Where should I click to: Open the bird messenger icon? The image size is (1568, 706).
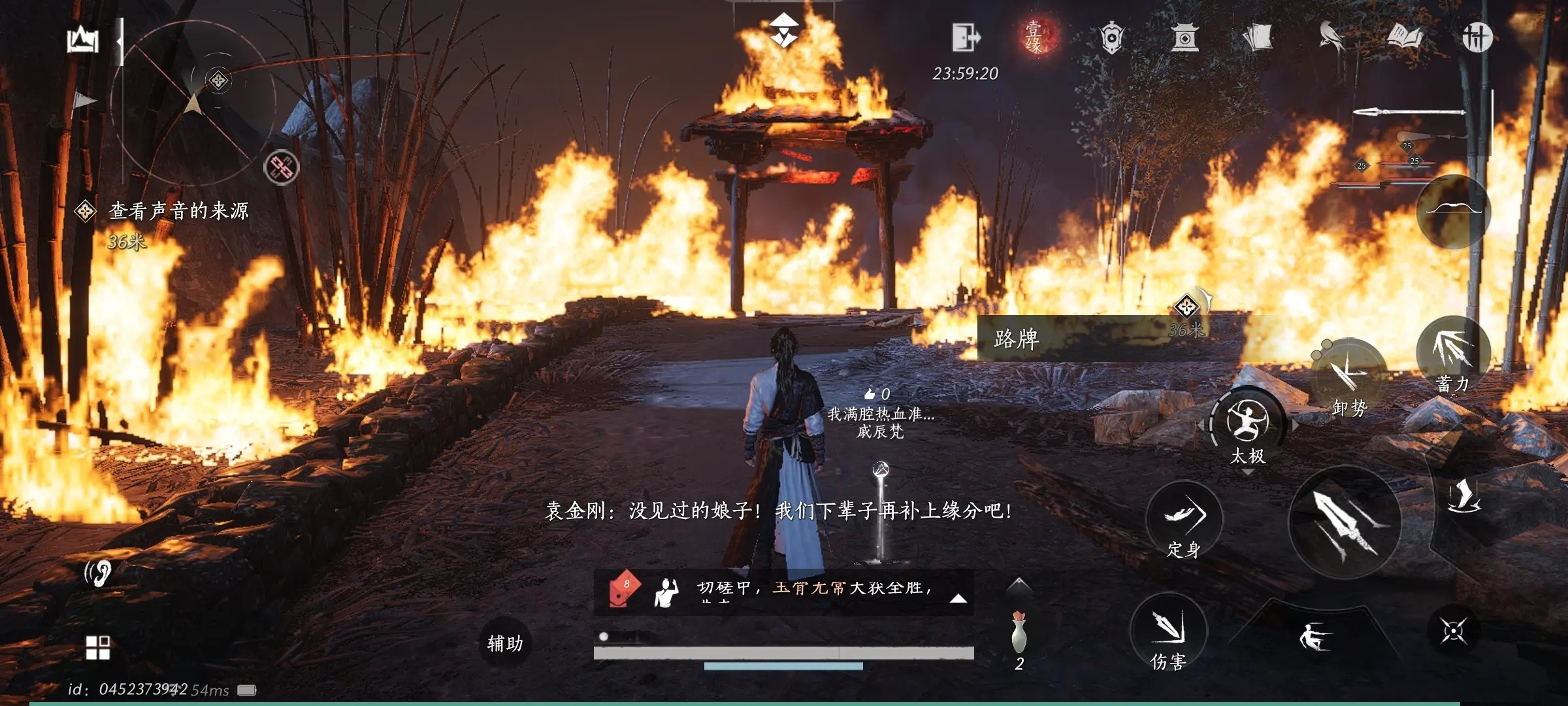point(1331,37)
